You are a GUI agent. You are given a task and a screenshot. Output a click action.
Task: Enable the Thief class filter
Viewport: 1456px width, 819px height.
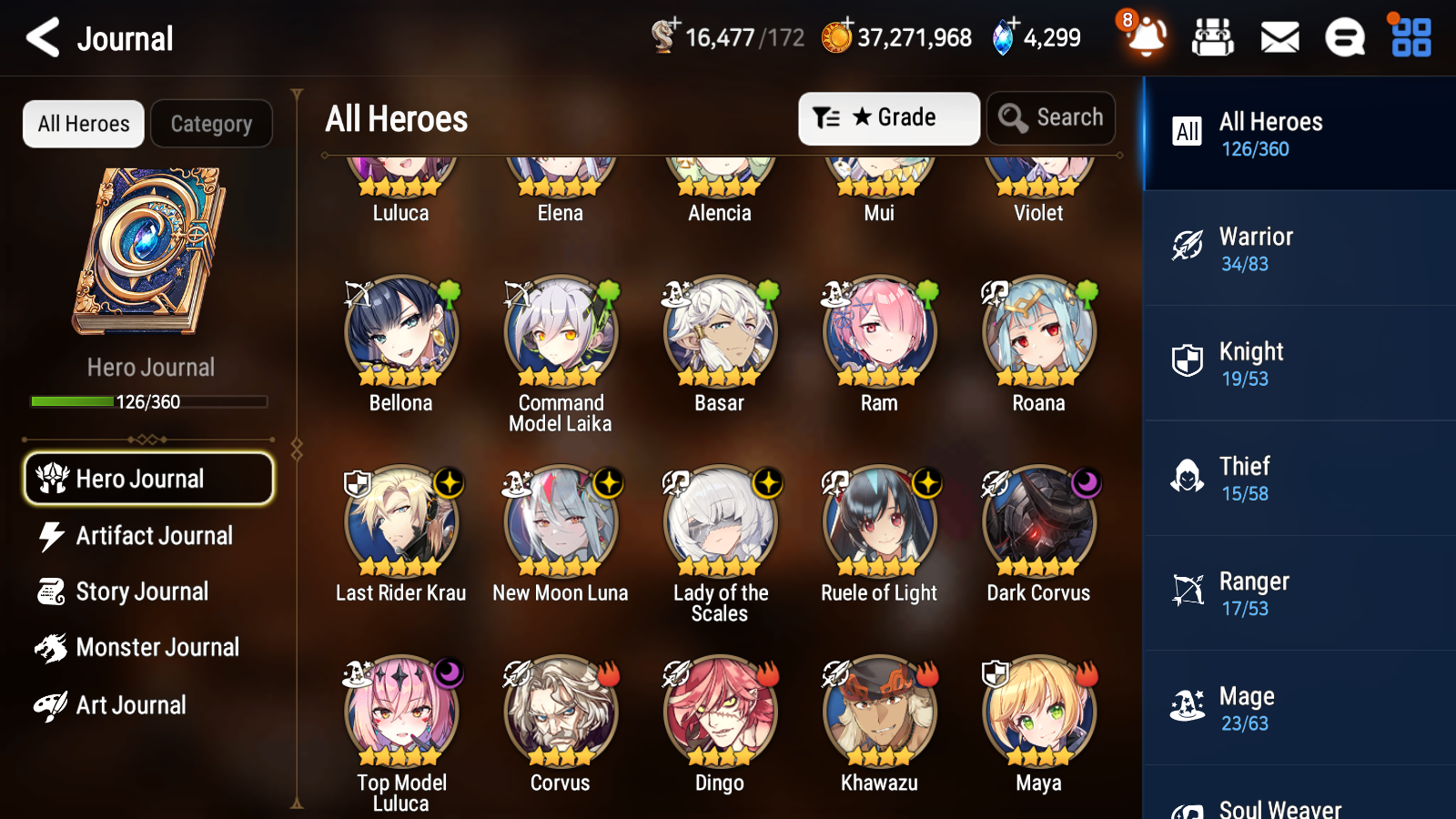1299,478
